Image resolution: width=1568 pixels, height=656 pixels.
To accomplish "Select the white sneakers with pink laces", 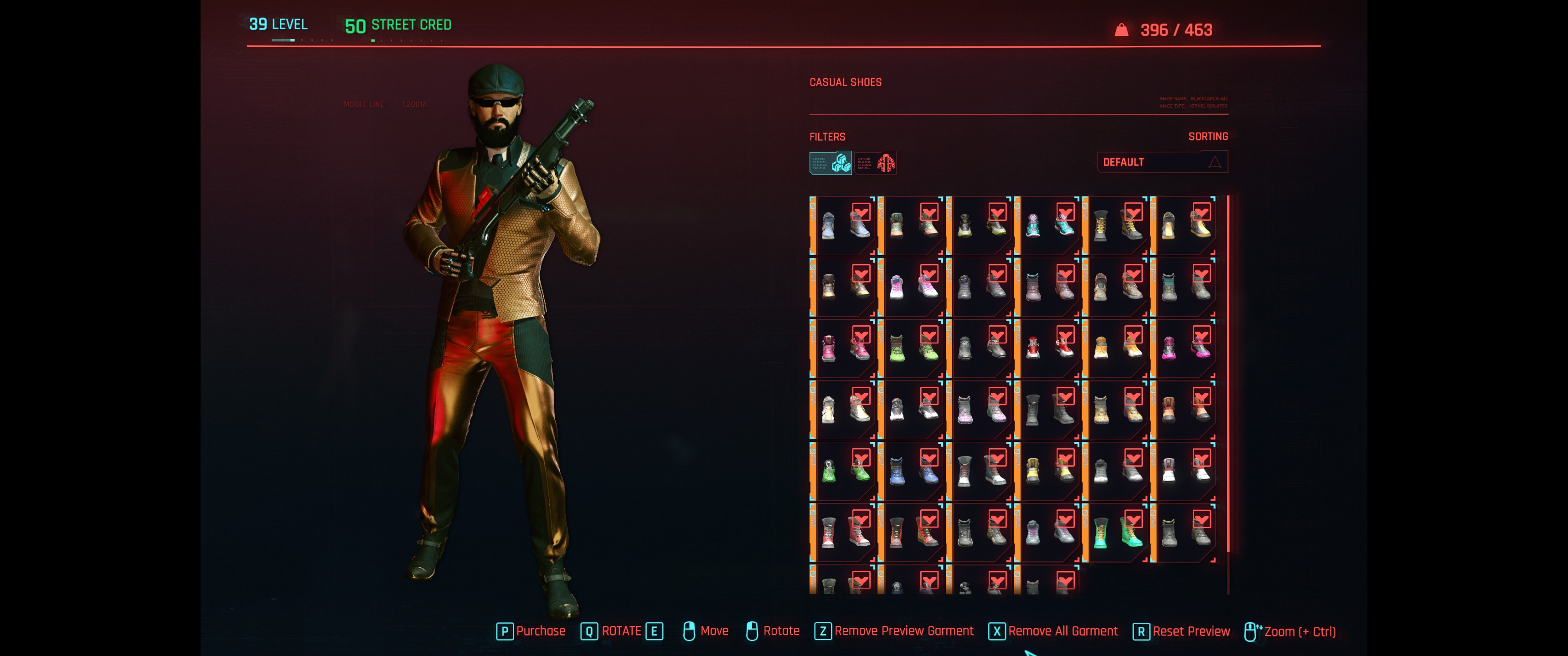I will tap(912, 287).
